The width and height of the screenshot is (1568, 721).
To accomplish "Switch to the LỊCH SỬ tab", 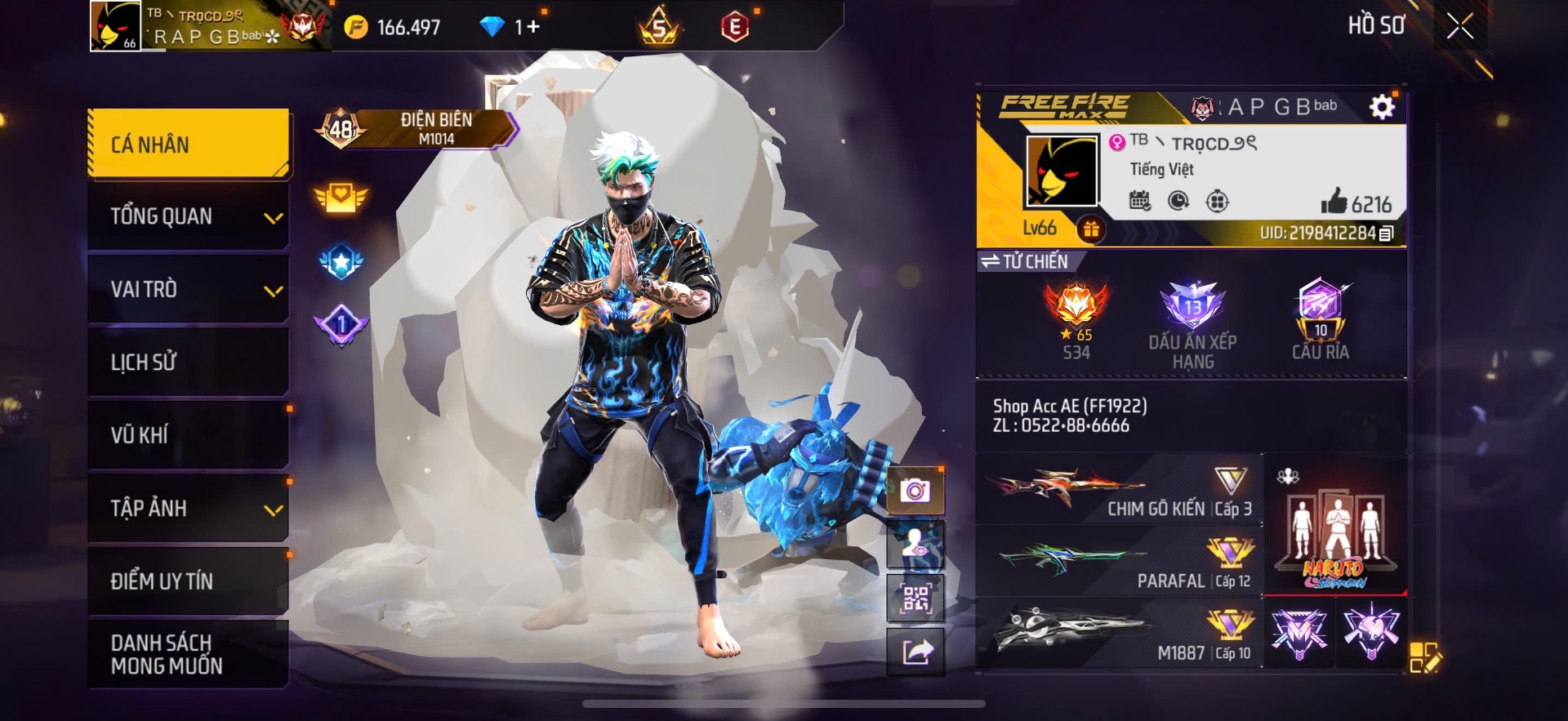I will click(x=187, y=362).
